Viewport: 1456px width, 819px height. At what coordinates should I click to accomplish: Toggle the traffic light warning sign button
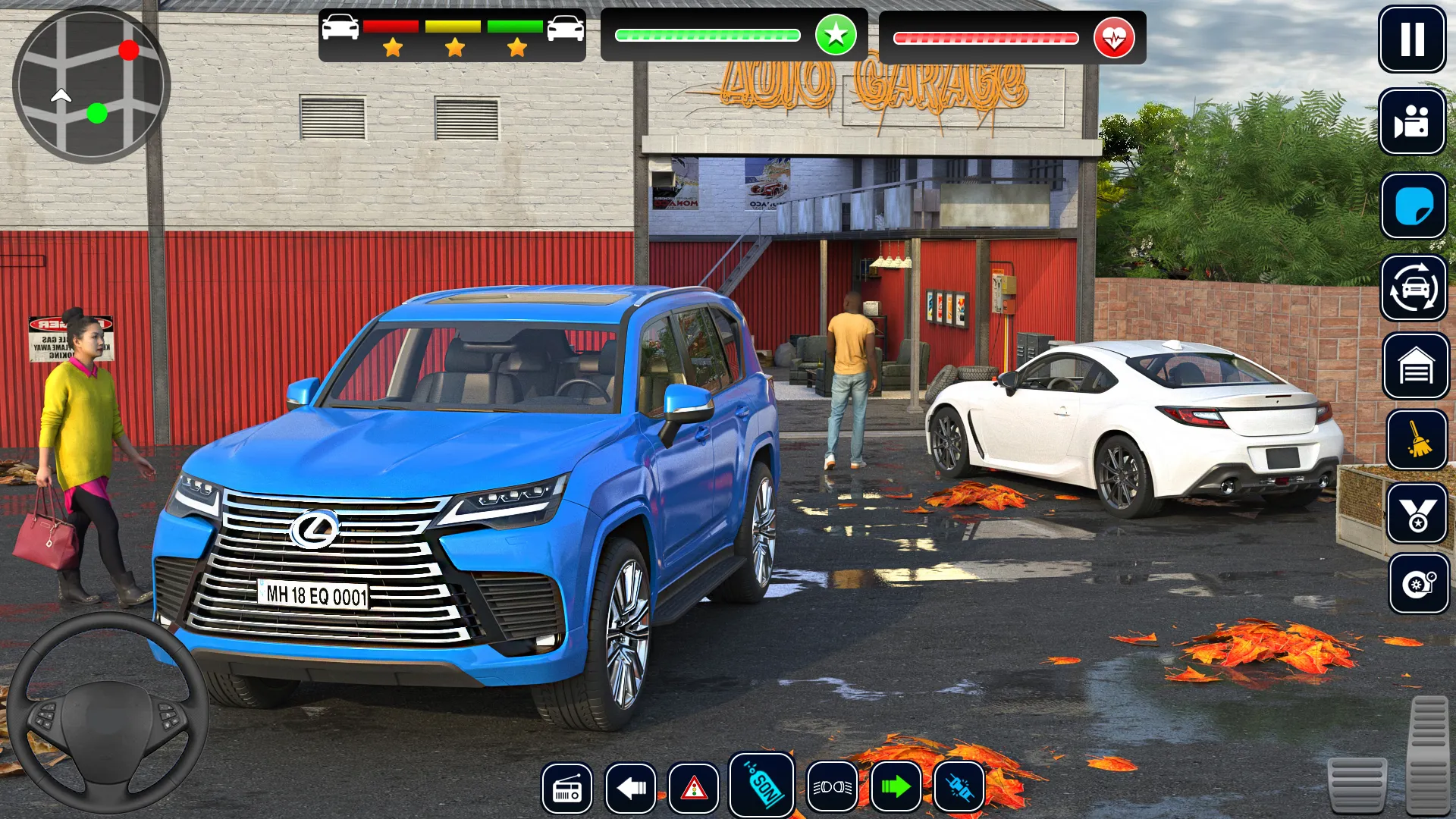[x=694, y=789]
